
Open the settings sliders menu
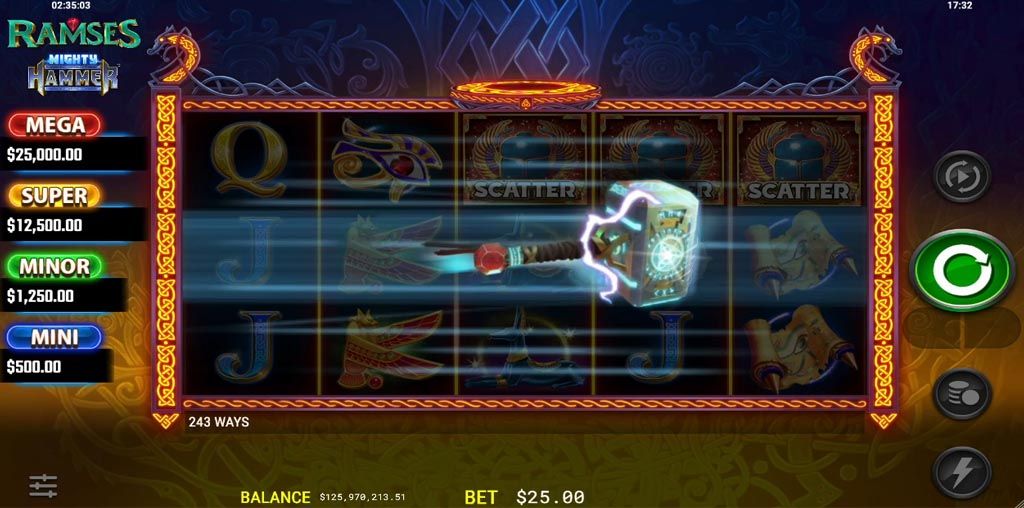tap(43, 486)
